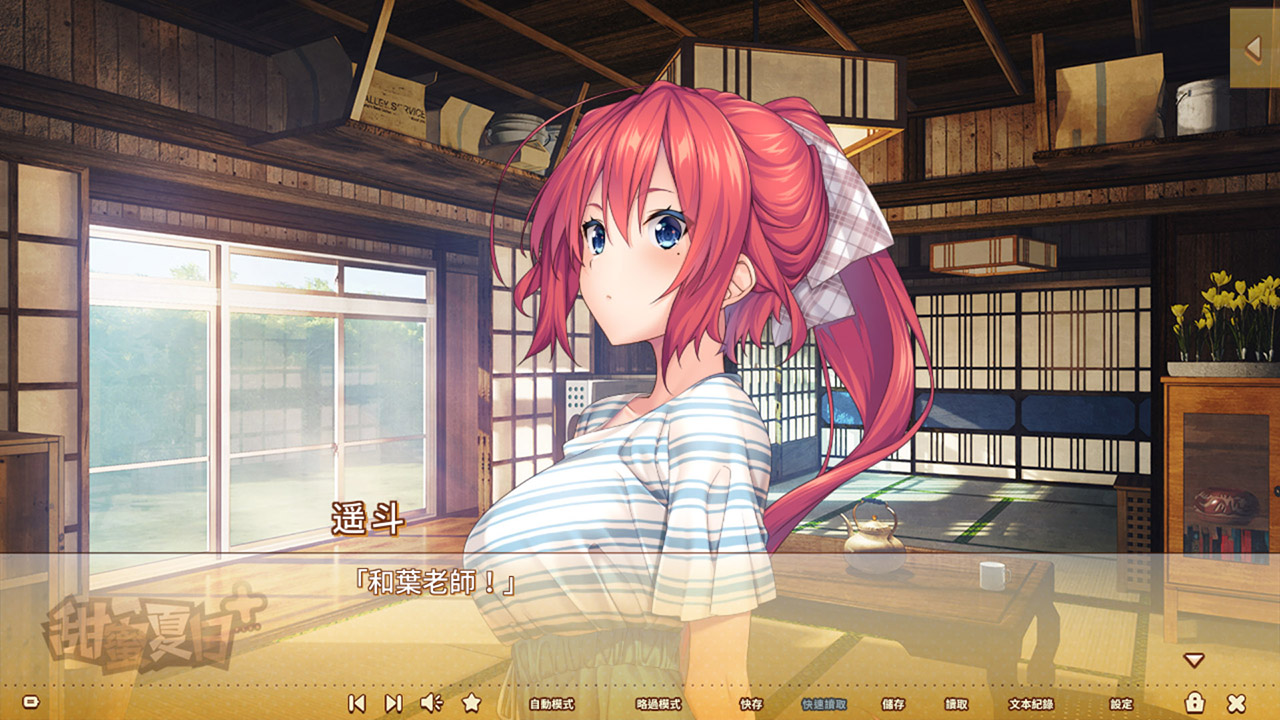The width and height of the screenshot is (1280, 720).
Task: Rewind to the previous dialogue line
Action: coord(355,704)
